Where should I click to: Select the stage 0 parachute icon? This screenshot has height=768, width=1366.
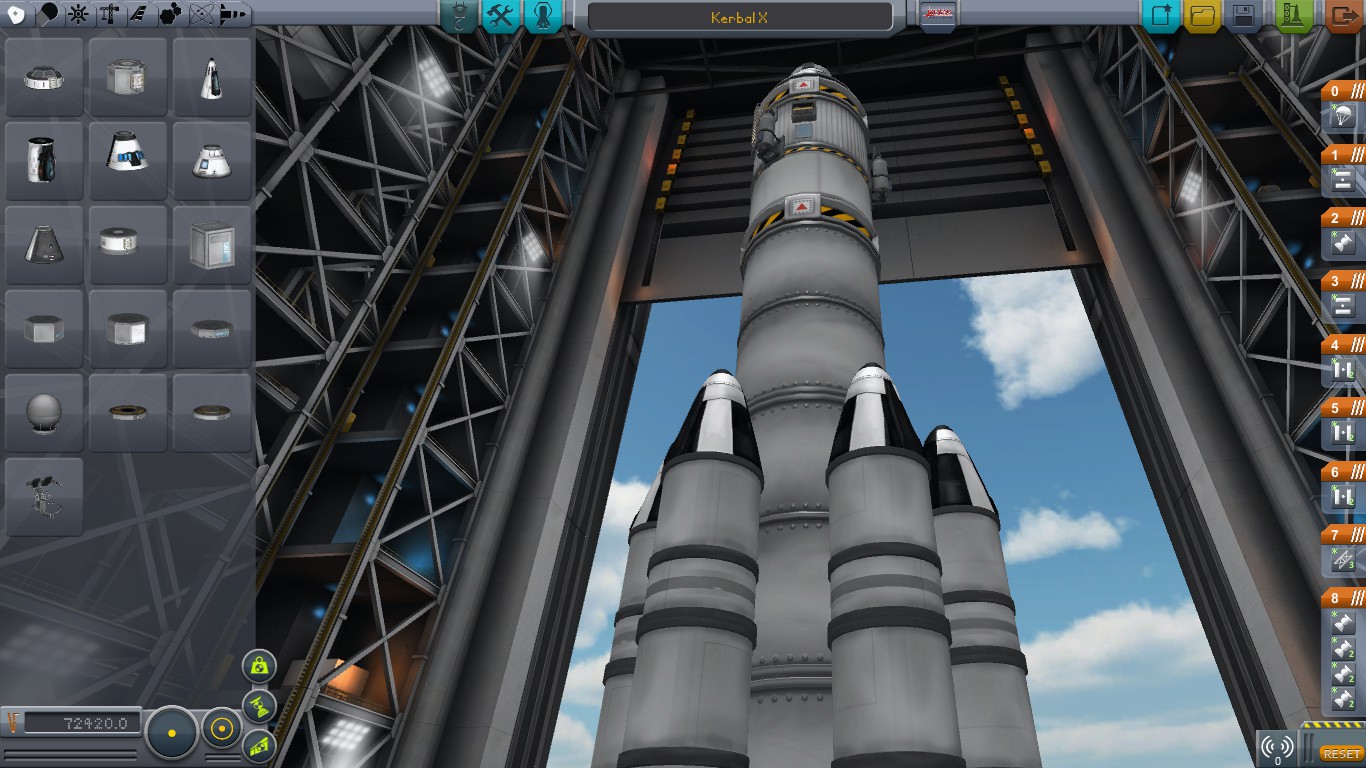pyautogui.click(x=1343, y=119)
